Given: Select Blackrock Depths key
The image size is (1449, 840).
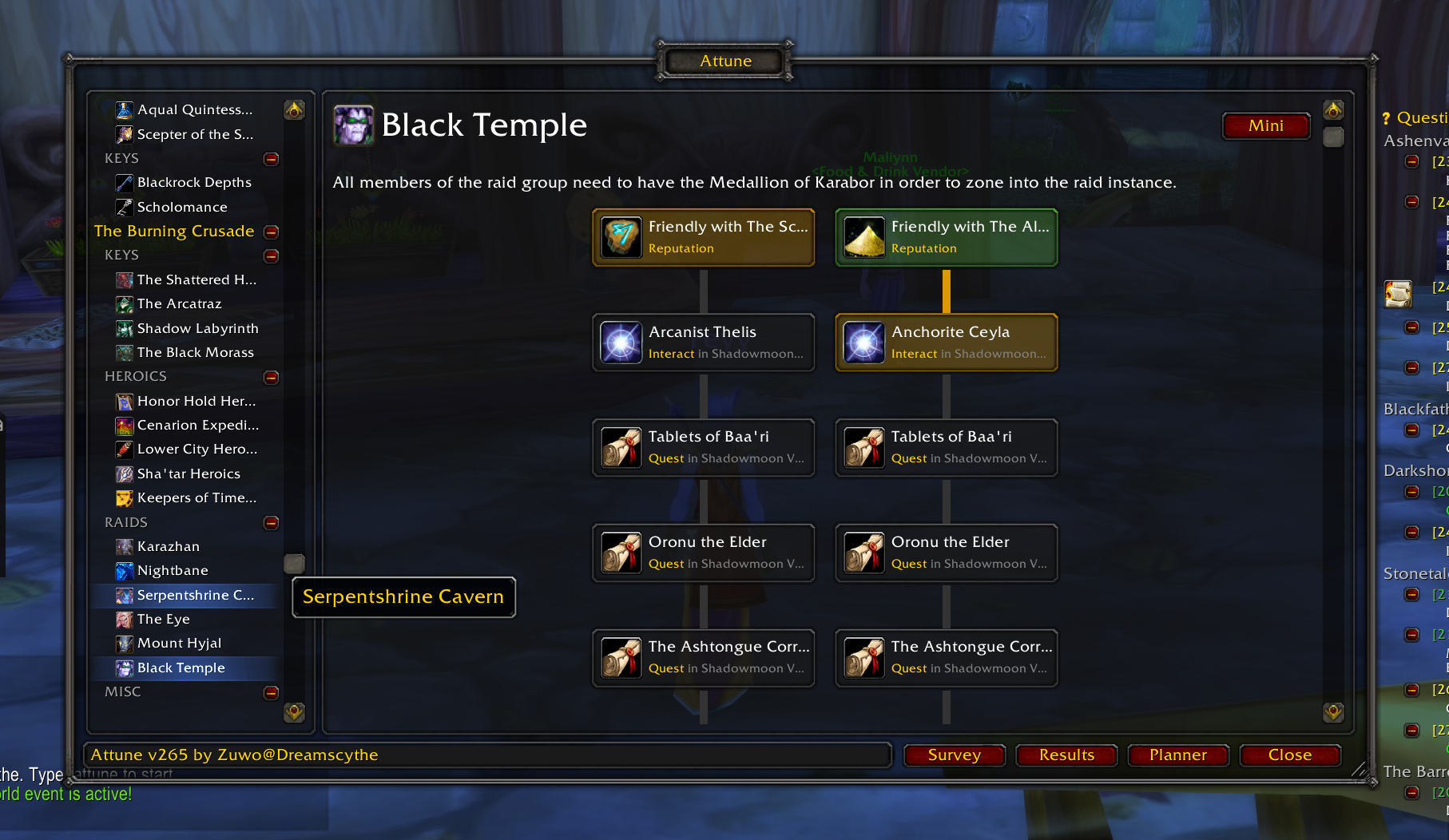Looking at the screenshot, I should coord(194,182).
